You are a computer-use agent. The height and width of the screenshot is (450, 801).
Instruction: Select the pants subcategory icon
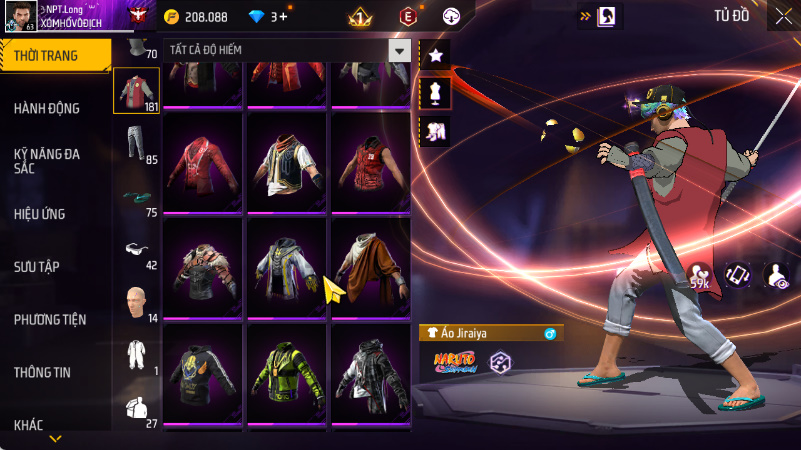point(136,145)
